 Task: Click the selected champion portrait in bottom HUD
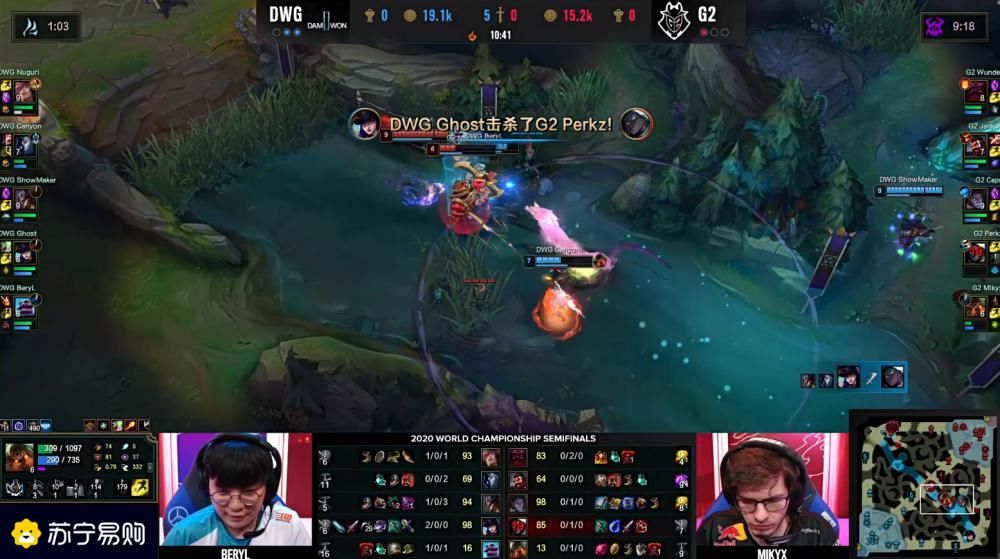20,453
